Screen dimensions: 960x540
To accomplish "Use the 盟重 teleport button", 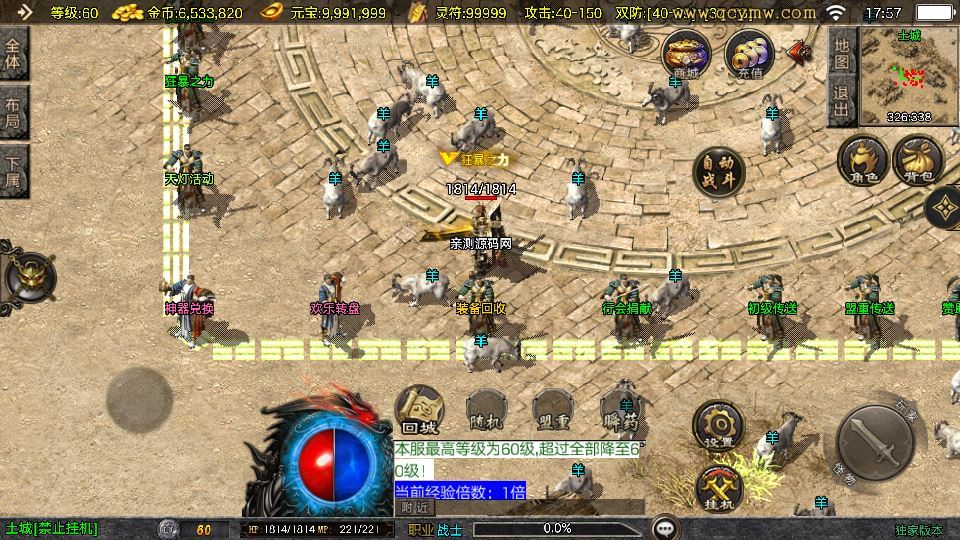I will pyautogui.click(x=553, y=412).
